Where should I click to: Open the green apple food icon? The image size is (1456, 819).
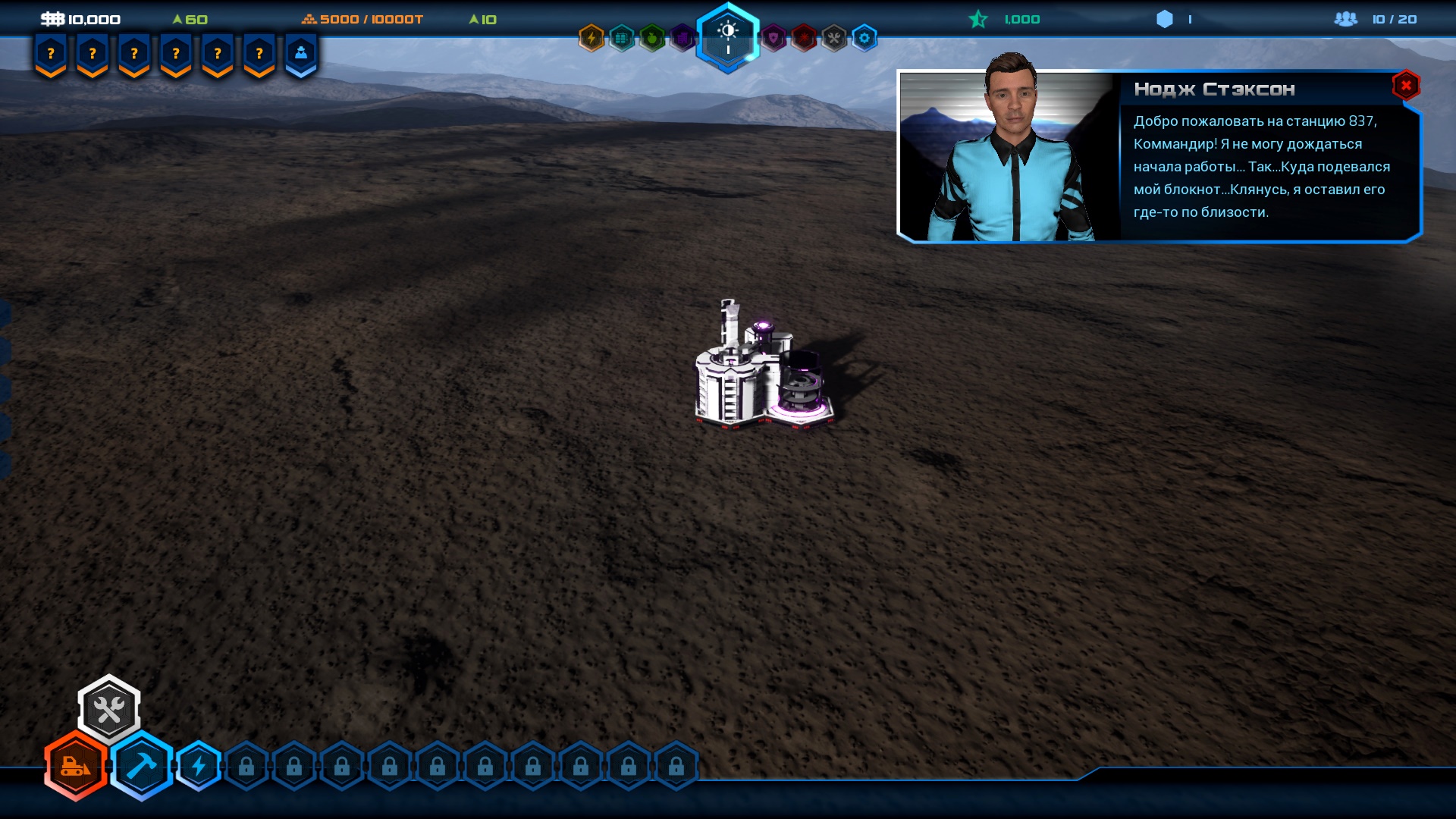(x=652, y=38)
